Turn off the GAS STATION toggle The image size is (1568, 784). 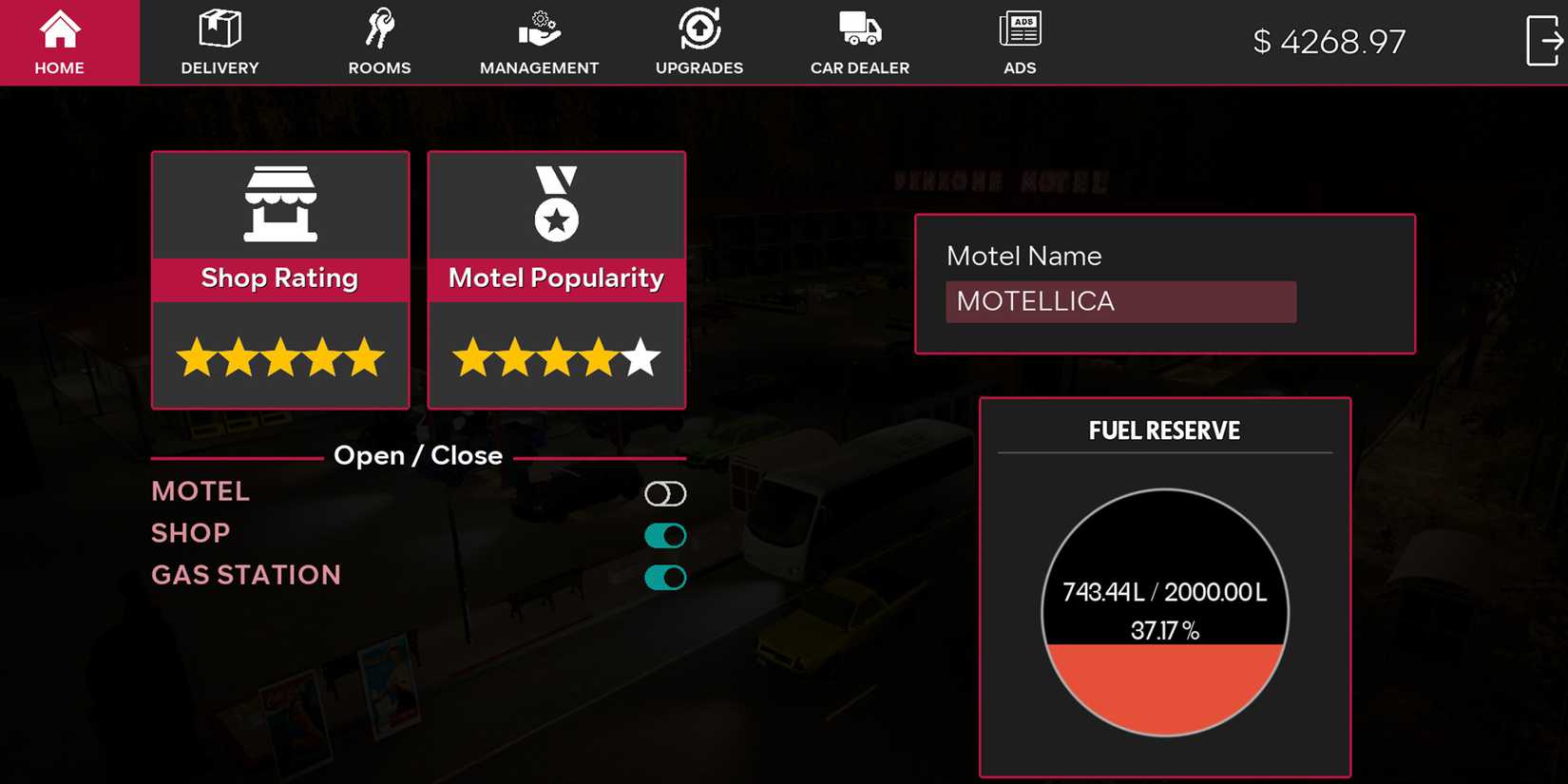coord(665,576)
